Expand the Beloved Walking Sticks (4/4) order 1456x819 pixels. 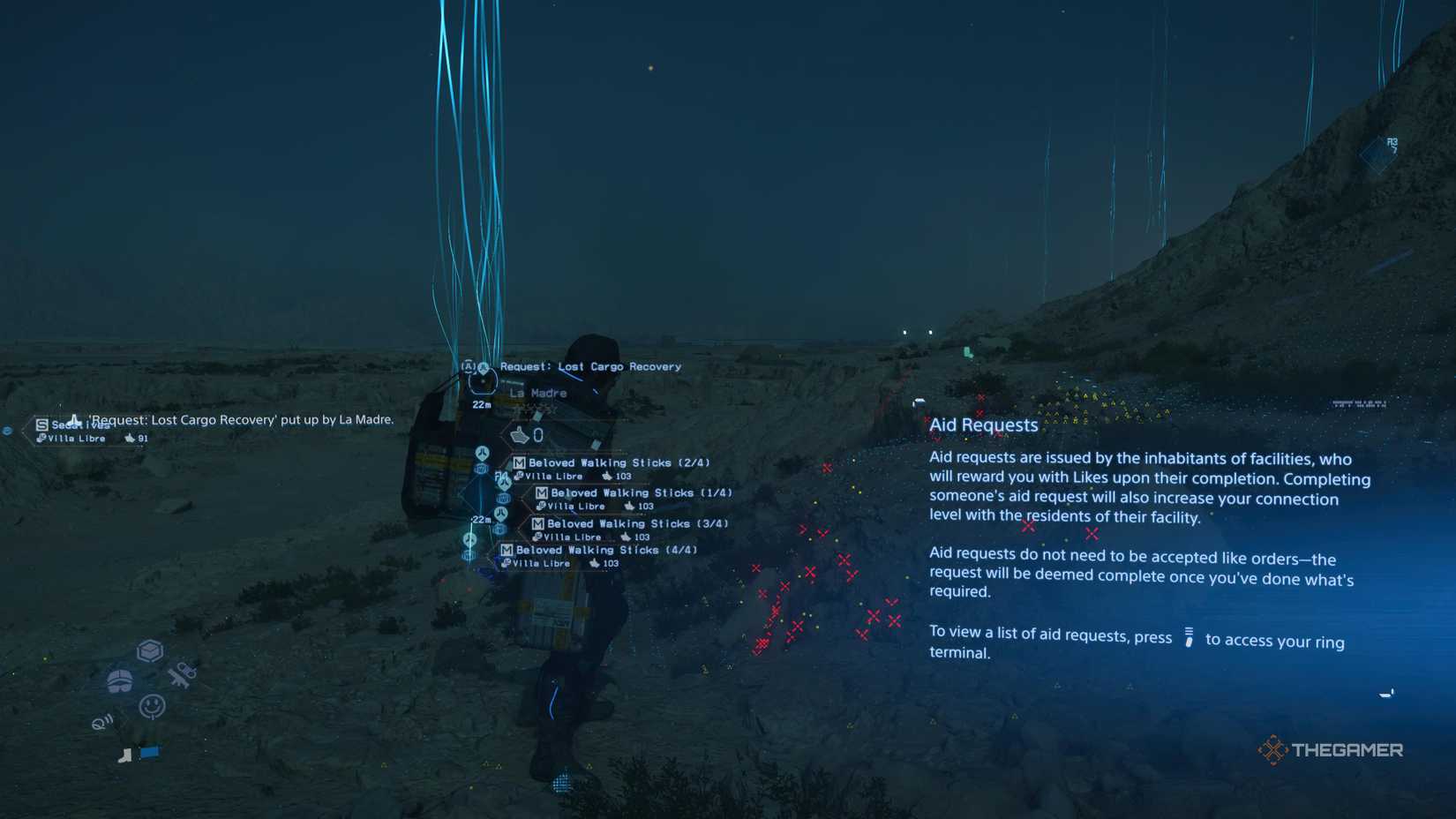click(600, 550)
